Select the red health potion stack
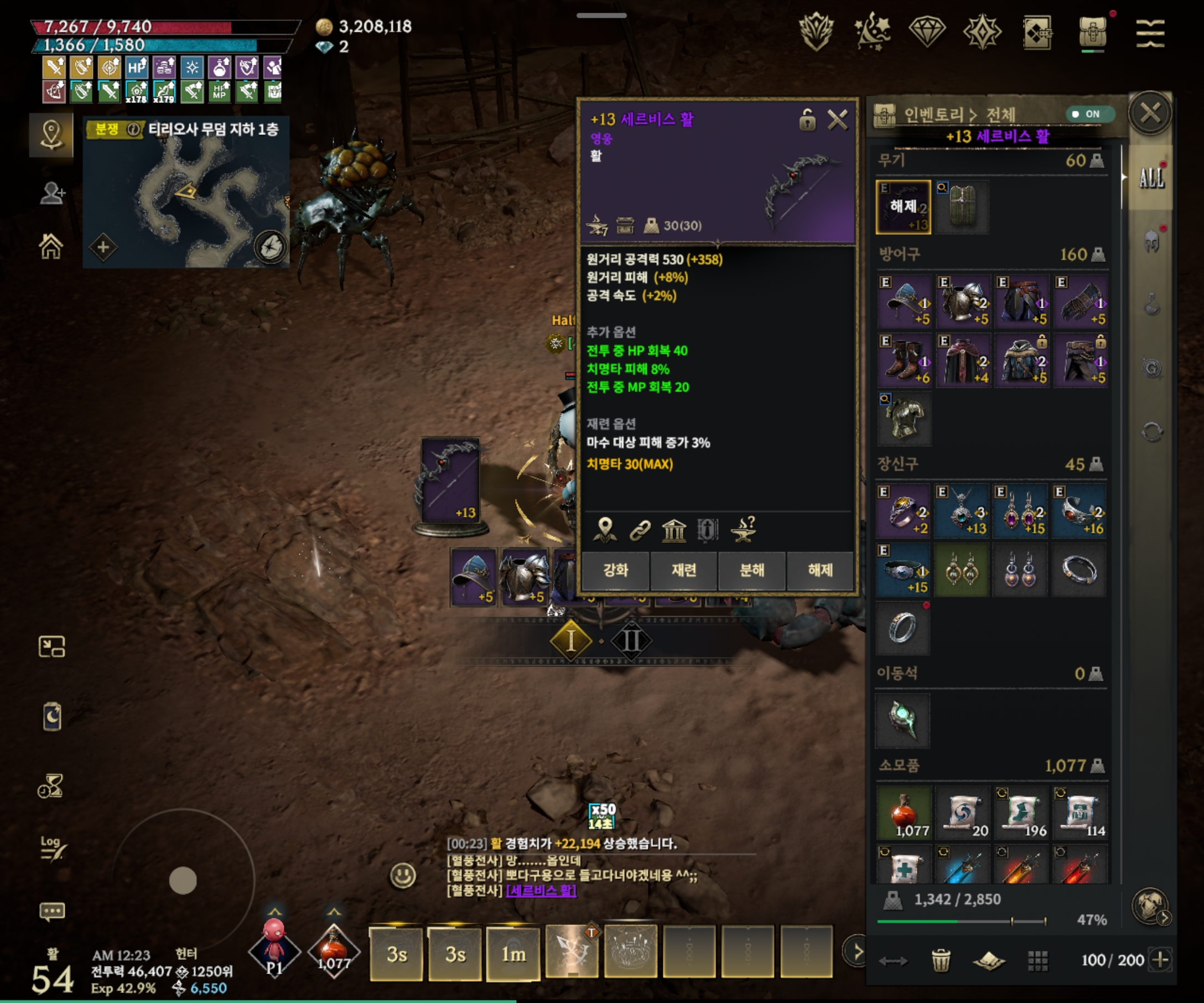This screenshot has height=1003, width=1204. click(x=904, y=813)
